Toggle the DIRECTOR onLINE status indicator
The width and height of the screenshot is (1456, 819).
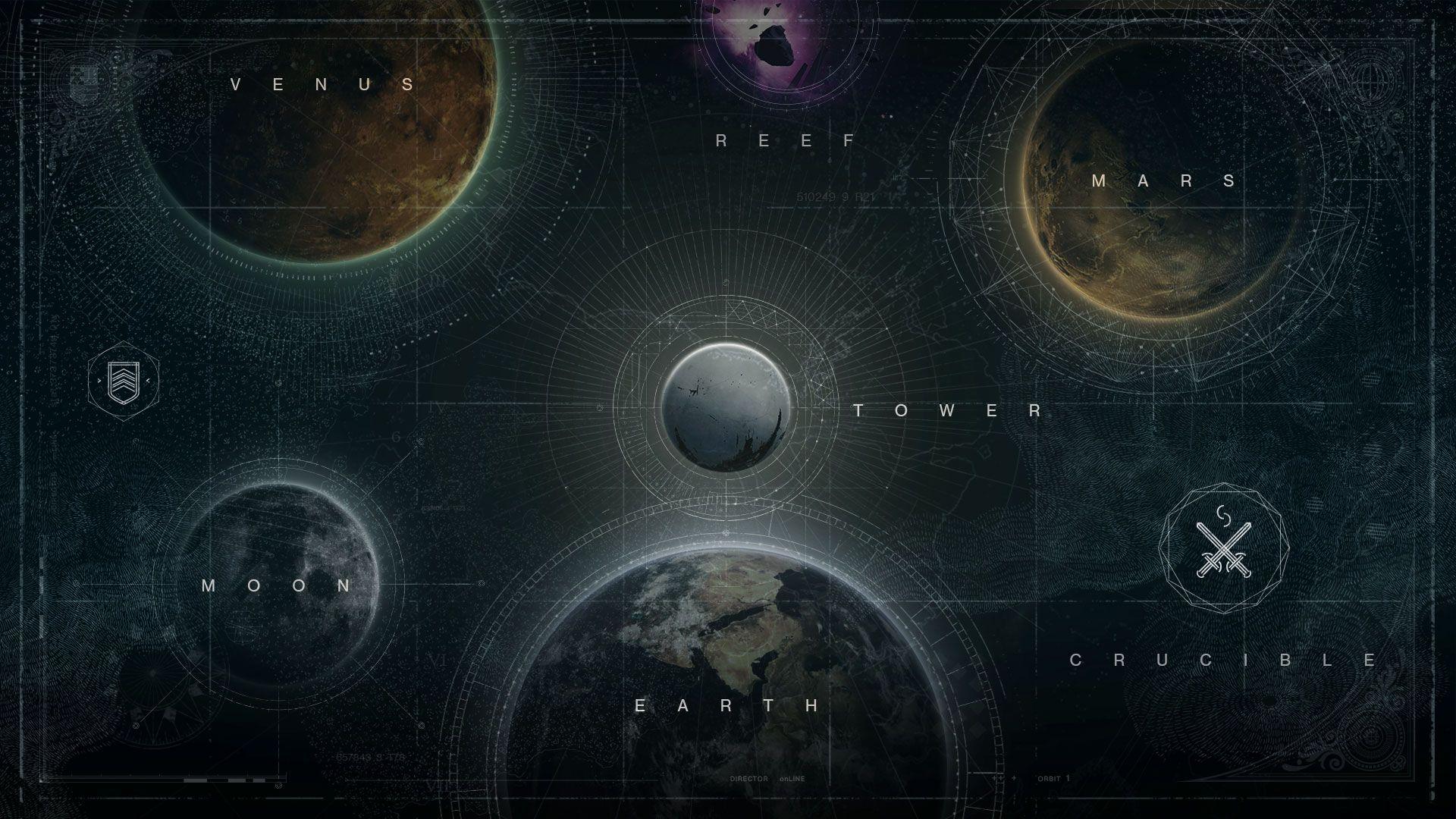766,778
